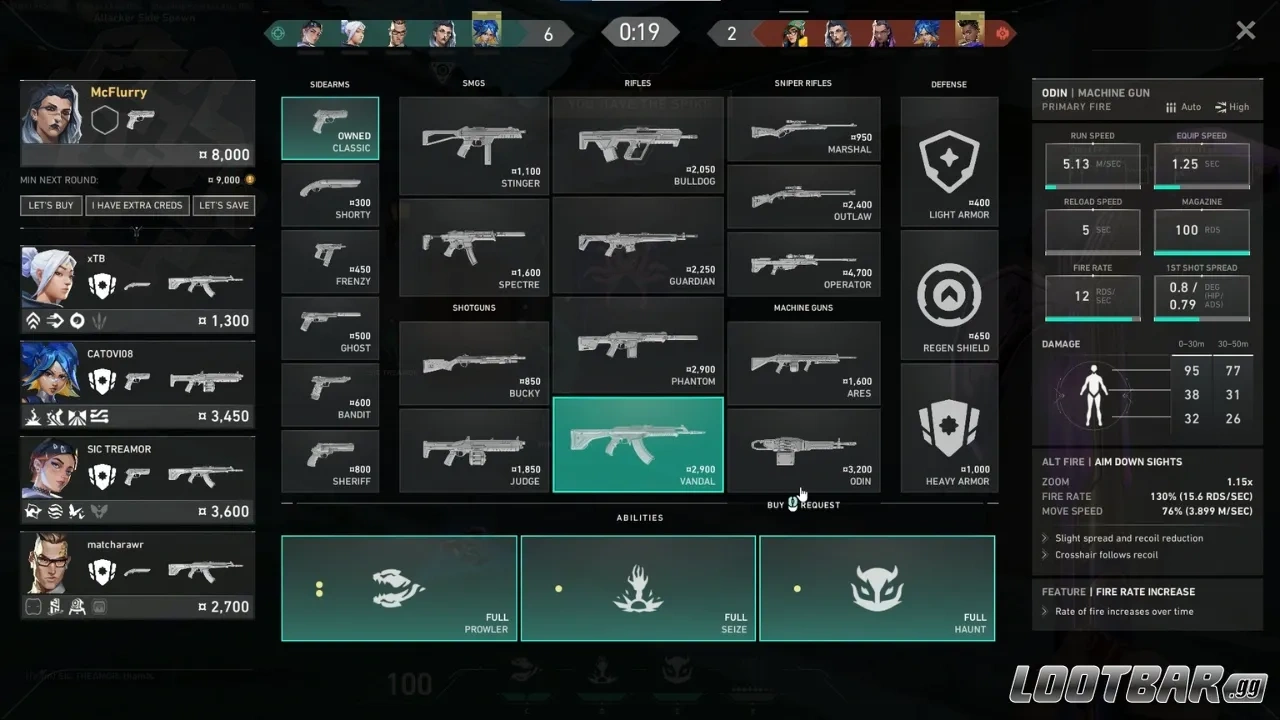Purchase the Seize ability

638,588
